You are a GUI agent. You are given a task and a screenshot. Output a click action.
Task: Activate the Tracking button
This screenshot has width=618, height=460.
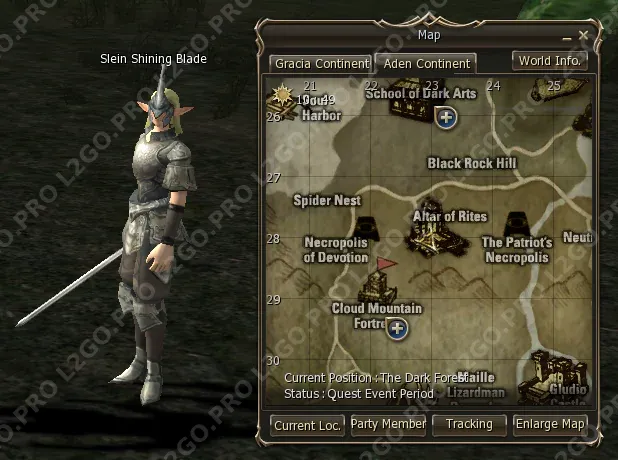pyautogui.click(x=469, y=425)
